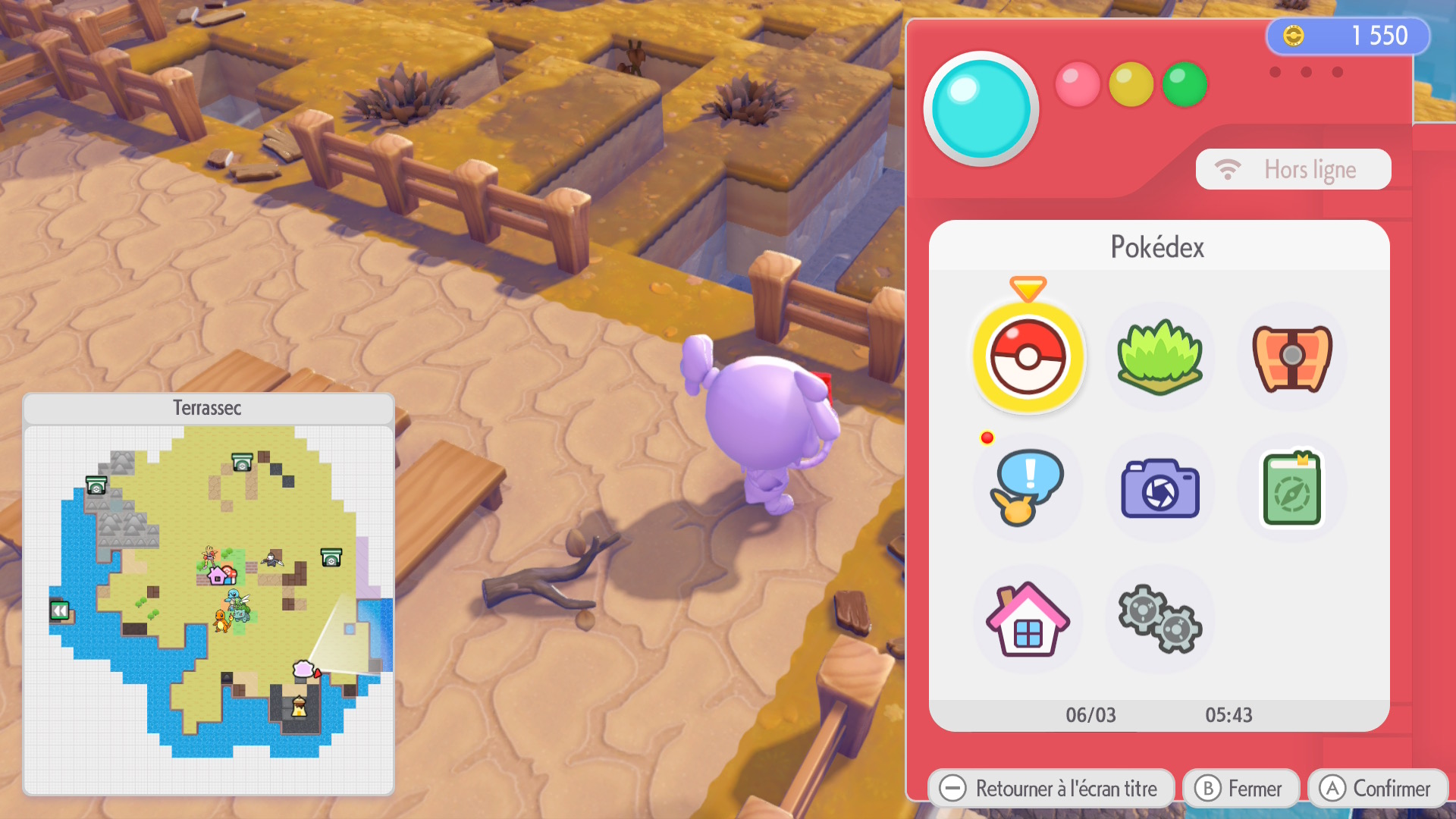Open the orange treasure chest icon
The height and width of the screenshot is (819, 1456).
pyautogui.click(x=1291, y=357)
